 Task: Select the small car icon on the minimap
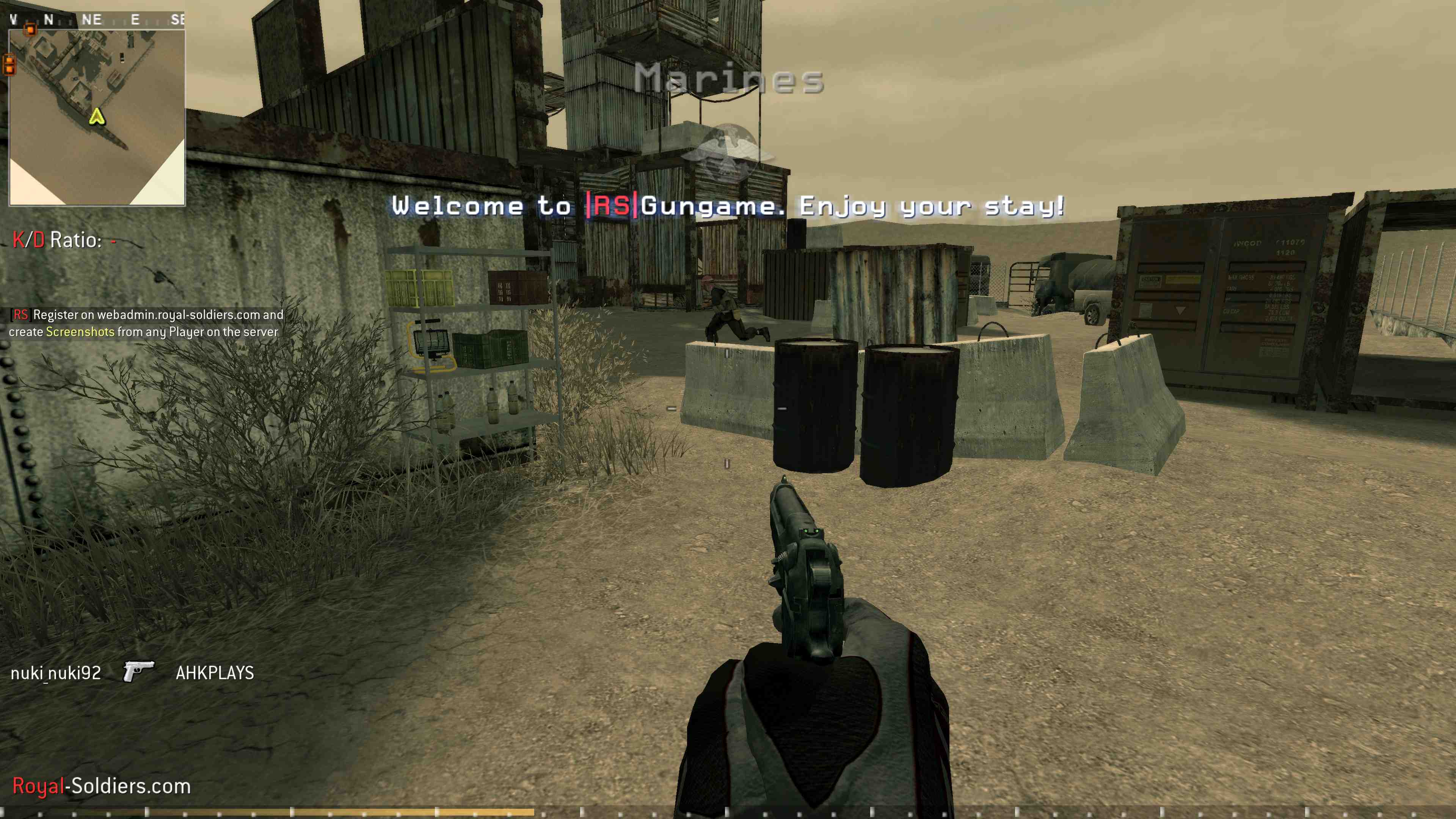(122, 58)
